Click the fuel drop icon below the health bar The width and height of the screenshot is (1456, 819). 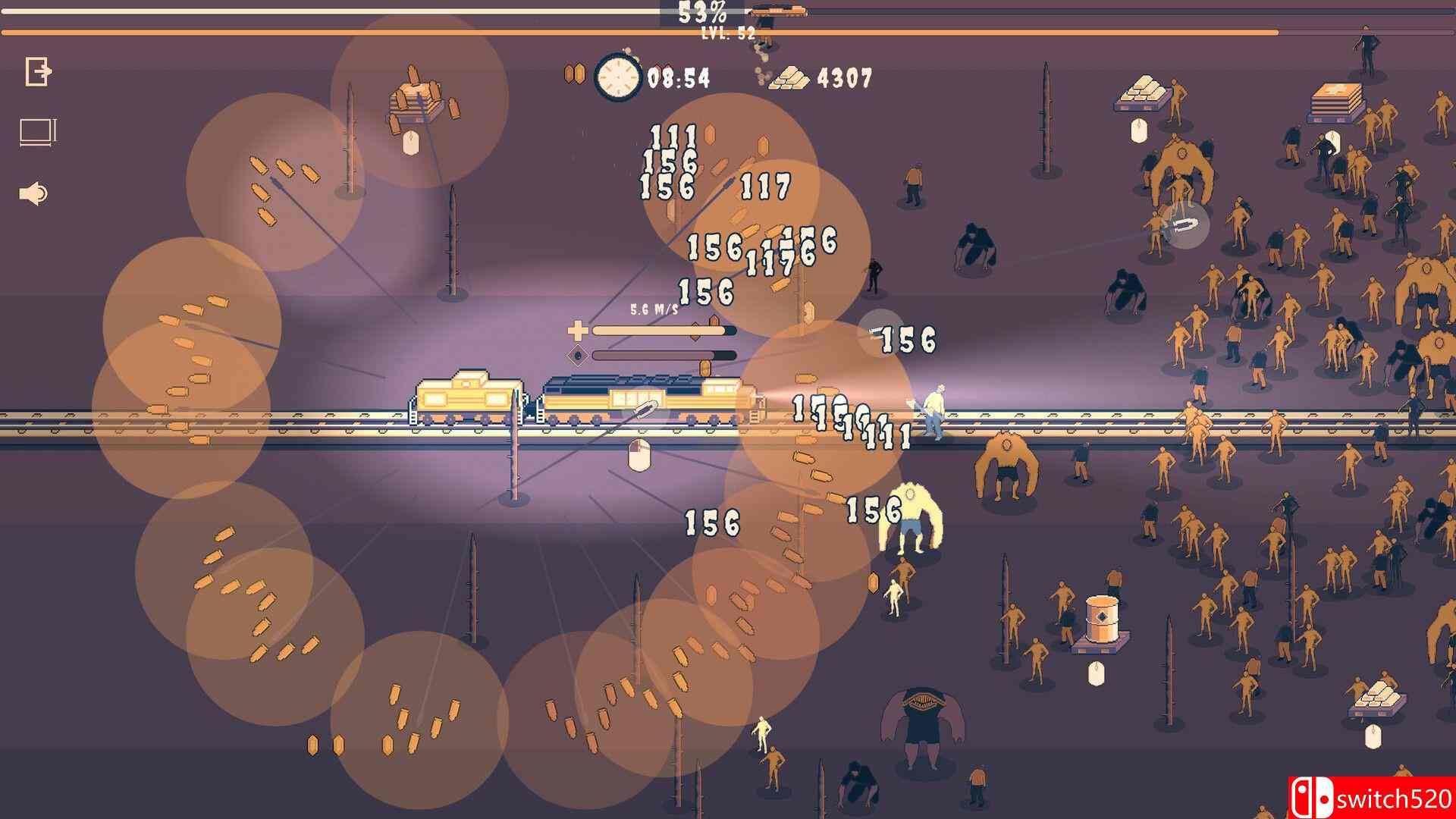(x=579, y=355)
